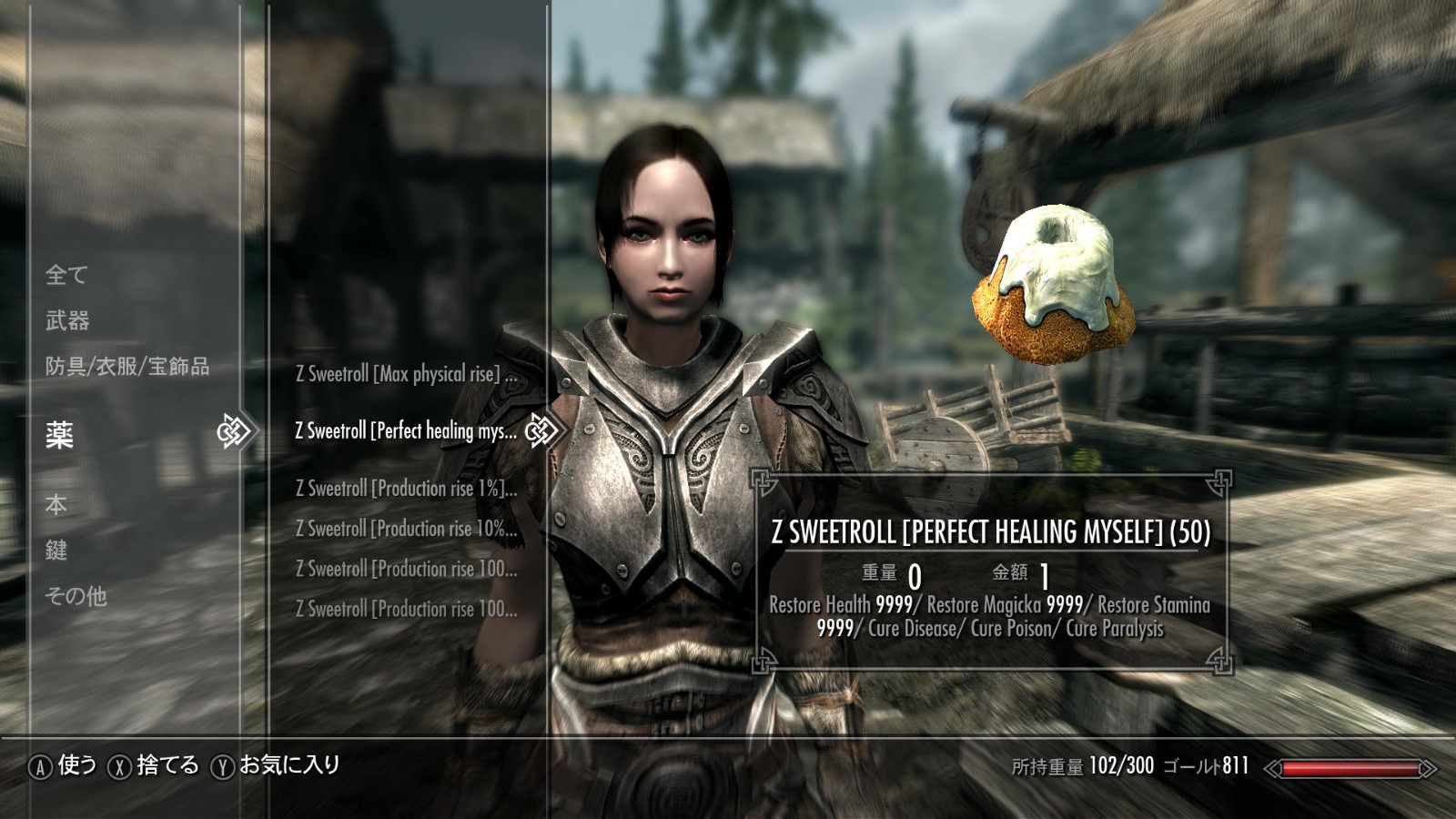
Task: Click the Z Sweetroll [Perfect healing myself] entry
Action: 406,431
